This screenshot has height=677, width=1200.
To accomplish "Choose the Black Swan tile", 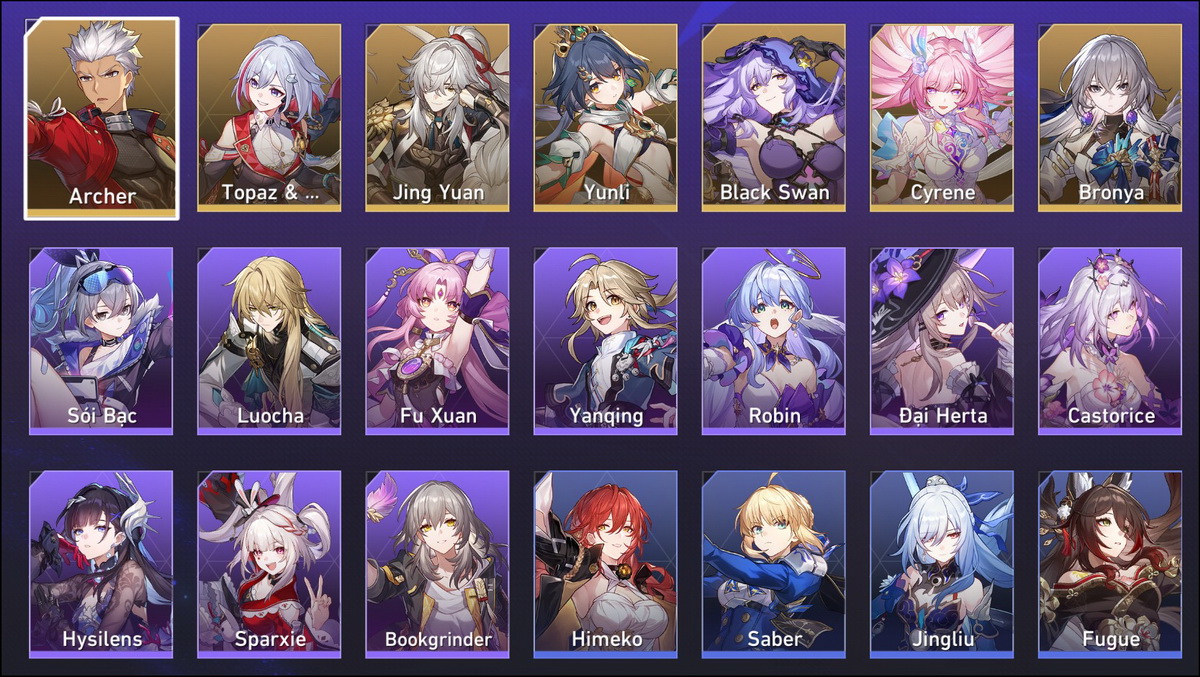I will coord(773,118).
